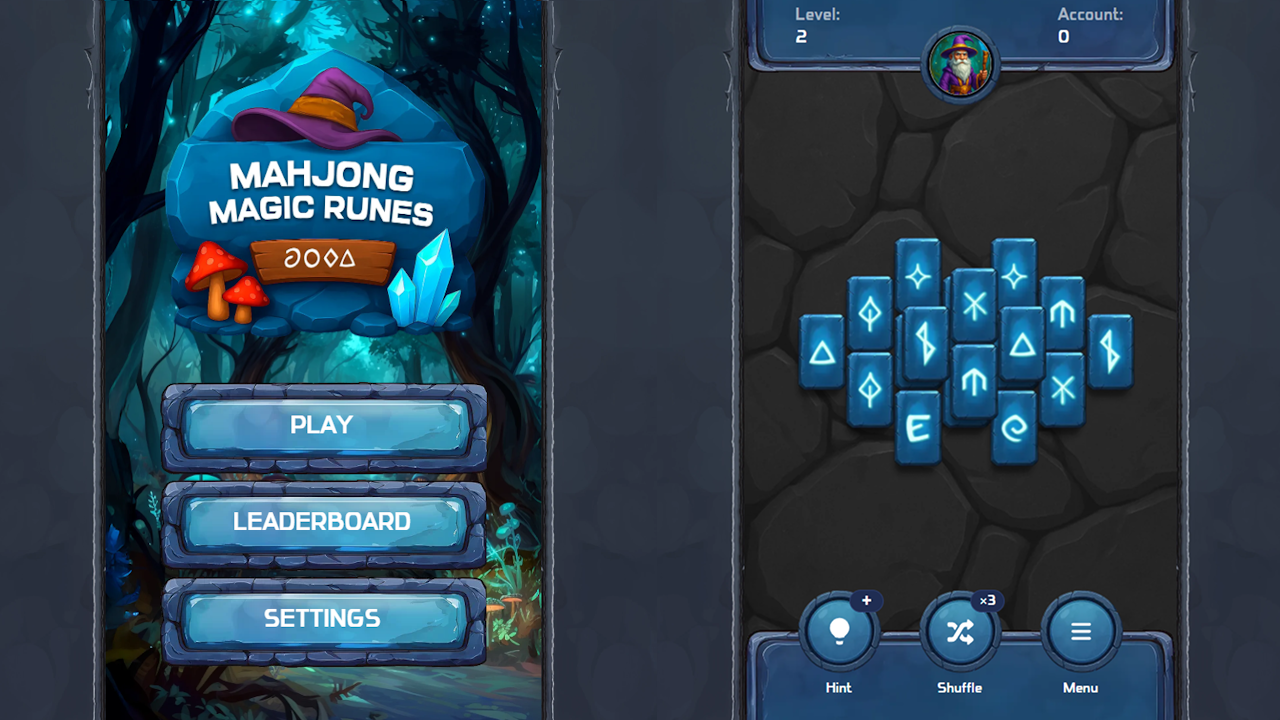1280x720 pixels.
Task: Select the spiral rune tile
Action: pos(1013,427)
